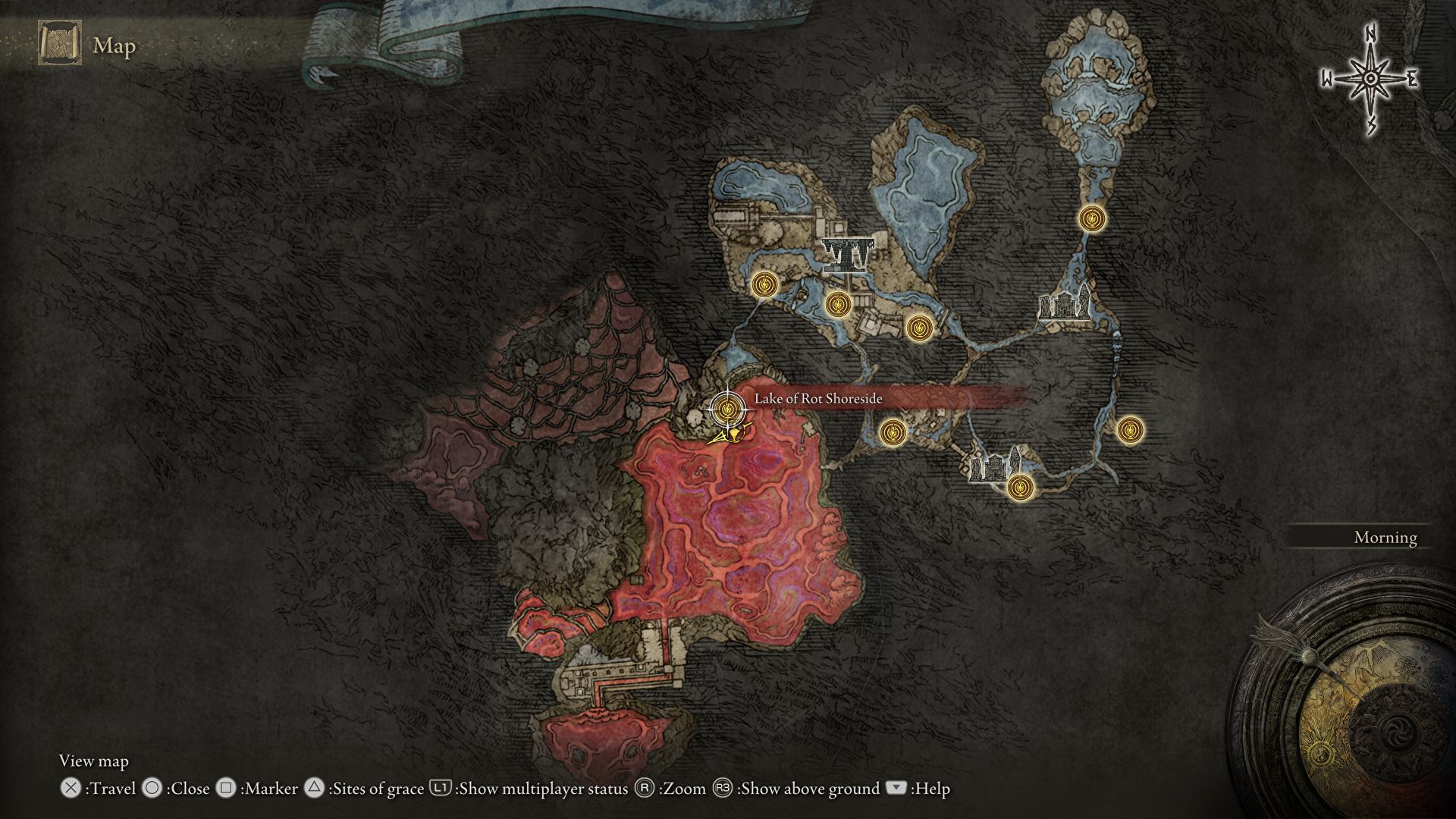The width and height of the screenshot is (1456, 819).
Task: Select the Map header tab
Action: (112, 47)
